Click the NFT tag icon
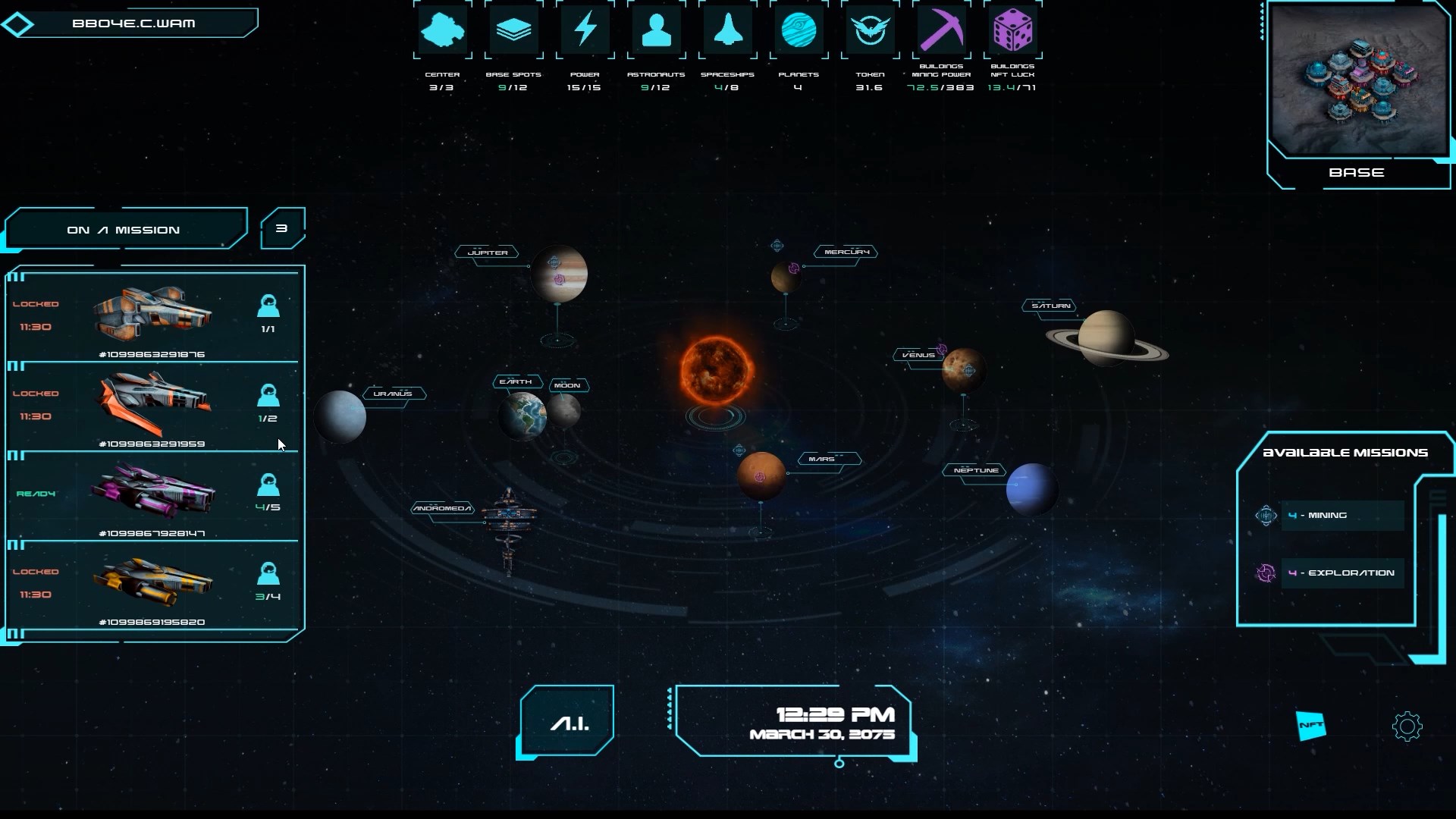The width and height of the screenshot is (1456, 819). [x=1310, y=726]
